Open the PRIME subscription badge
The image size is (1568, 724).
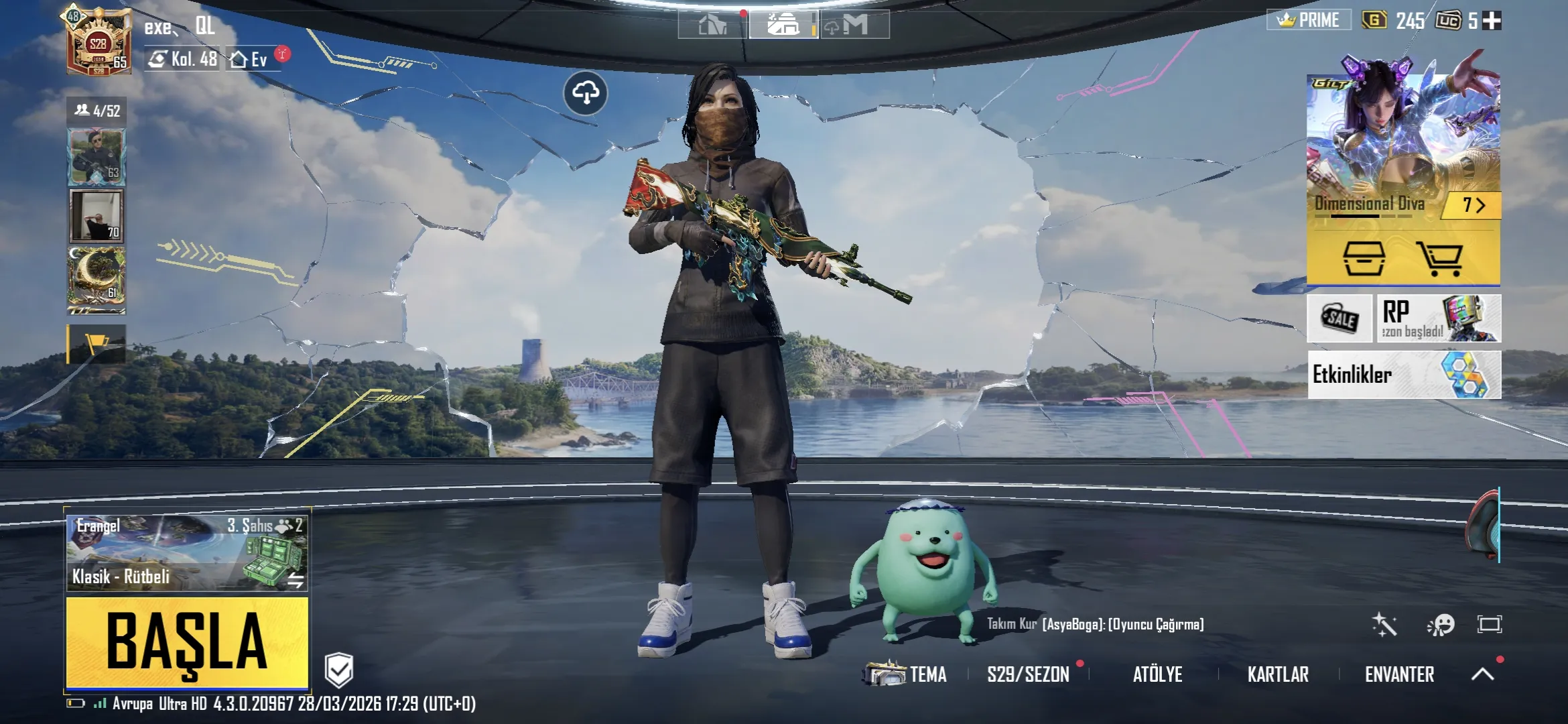(1309, 20)
